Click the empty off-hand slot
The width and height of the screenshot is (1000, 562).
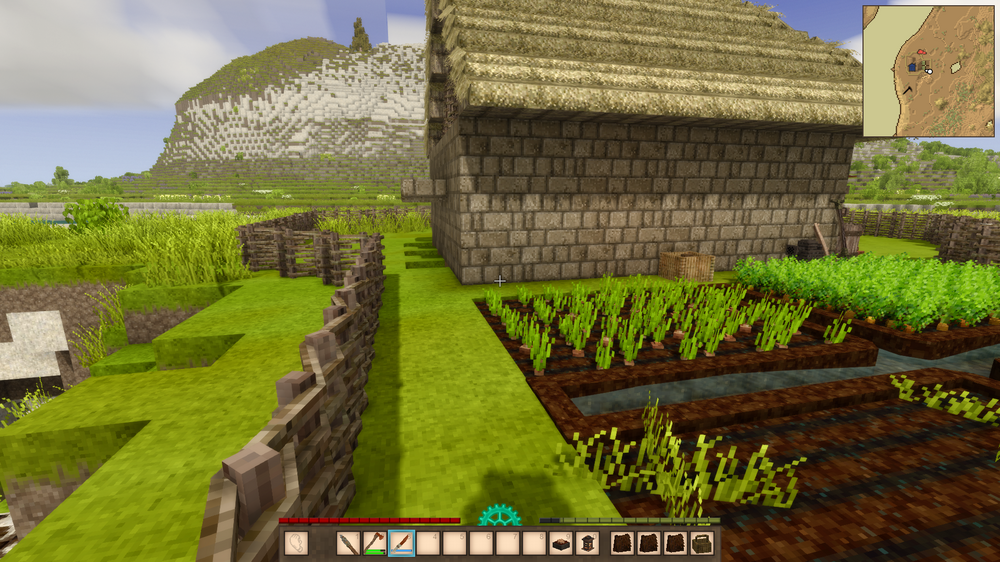[296, 543]
